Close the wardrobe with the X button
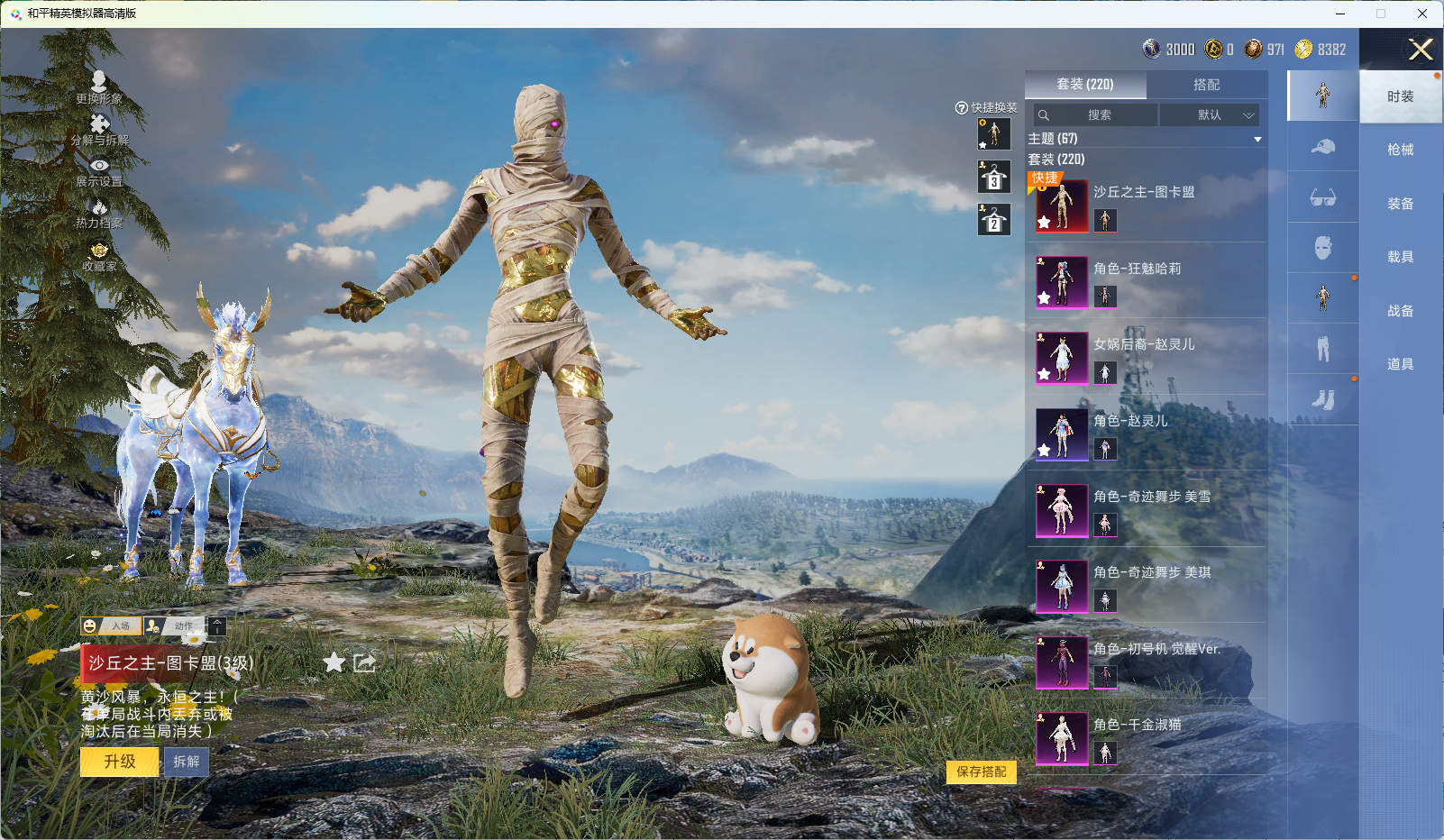 1421,50
